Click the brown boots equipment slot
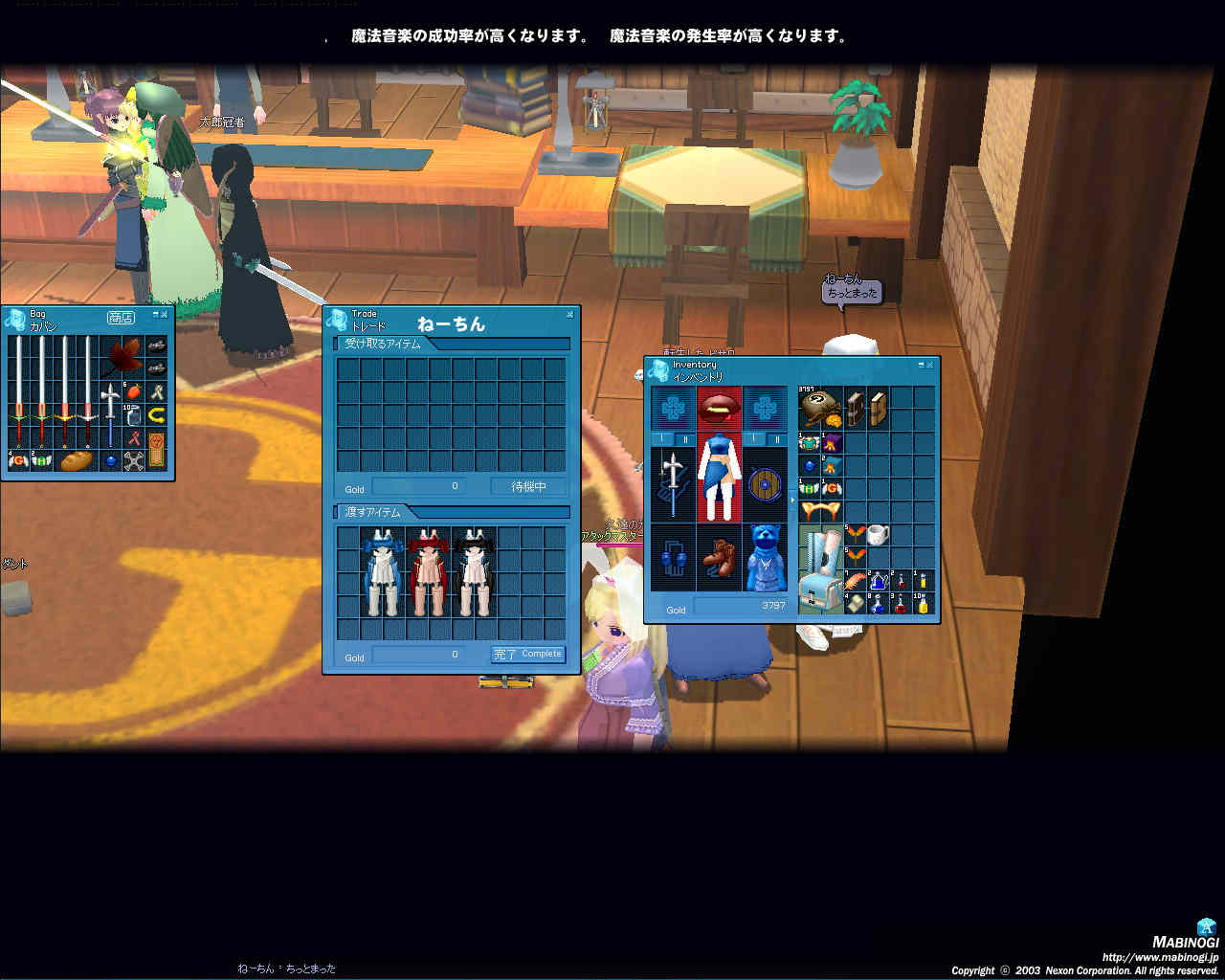The width and height of the screenshot is (1225, 980). pos(719,557)
